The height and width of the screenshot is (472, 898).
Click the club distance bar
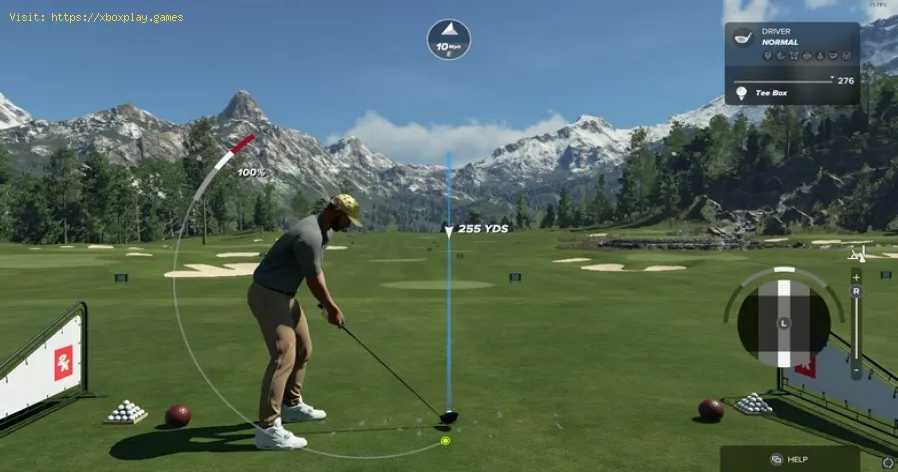[x=783, y=80]
